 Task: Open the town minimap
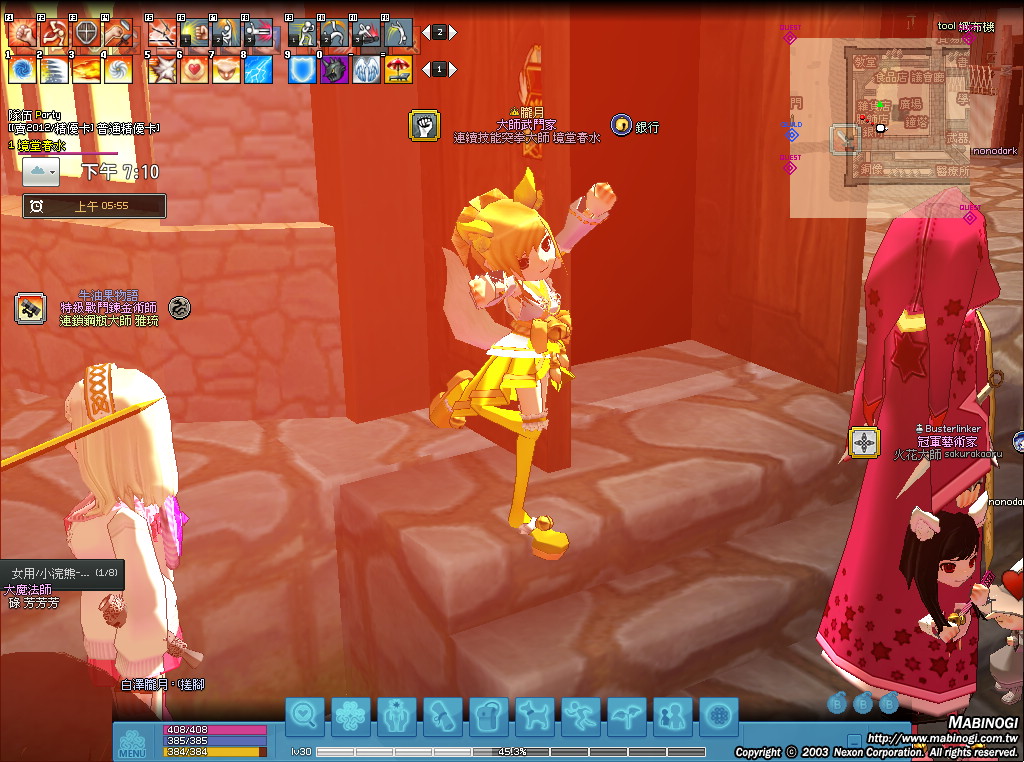click(878, 128)
